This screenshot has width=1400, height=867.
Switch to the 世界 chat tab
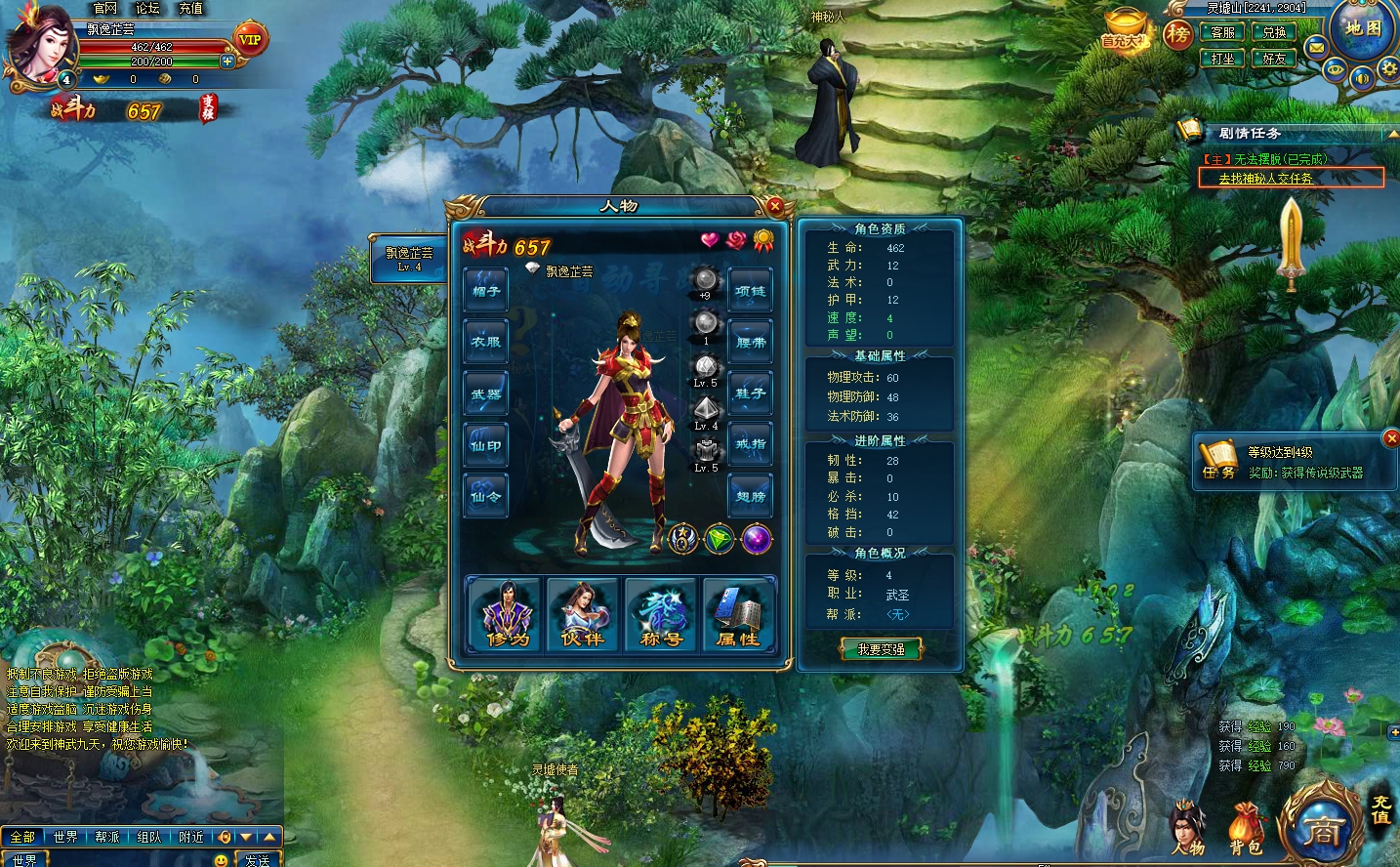65,837
